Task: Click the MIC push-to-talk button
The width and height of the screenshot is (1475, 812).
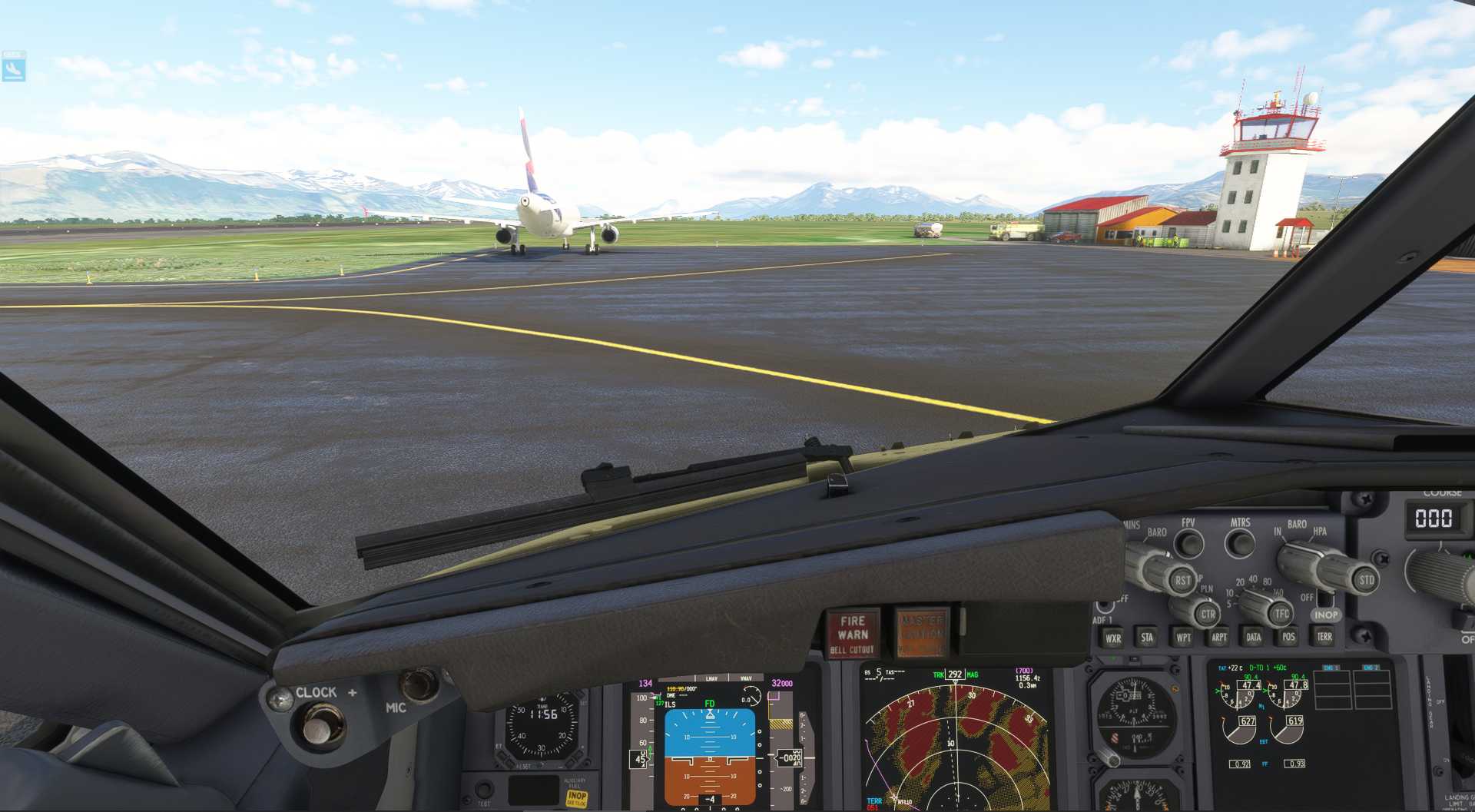Action: (419, 684)
